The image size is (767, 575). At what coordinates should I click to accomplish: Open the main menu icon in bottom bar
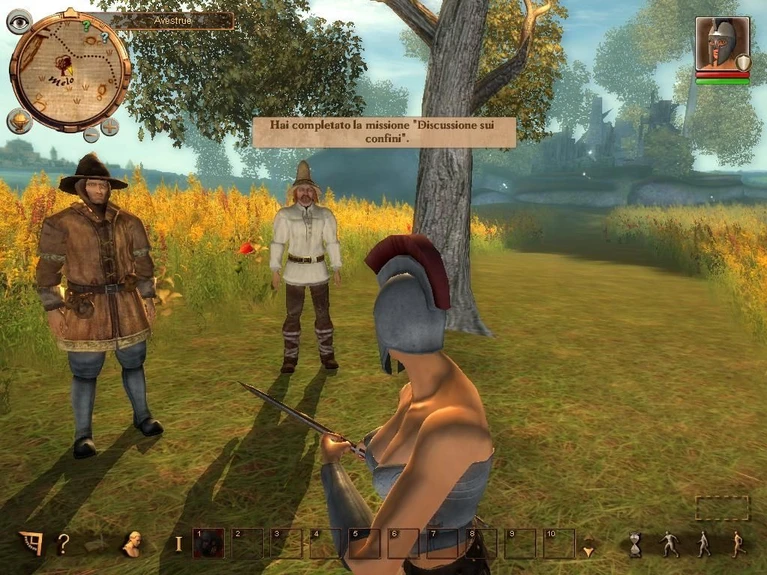(x=31, y=544)
